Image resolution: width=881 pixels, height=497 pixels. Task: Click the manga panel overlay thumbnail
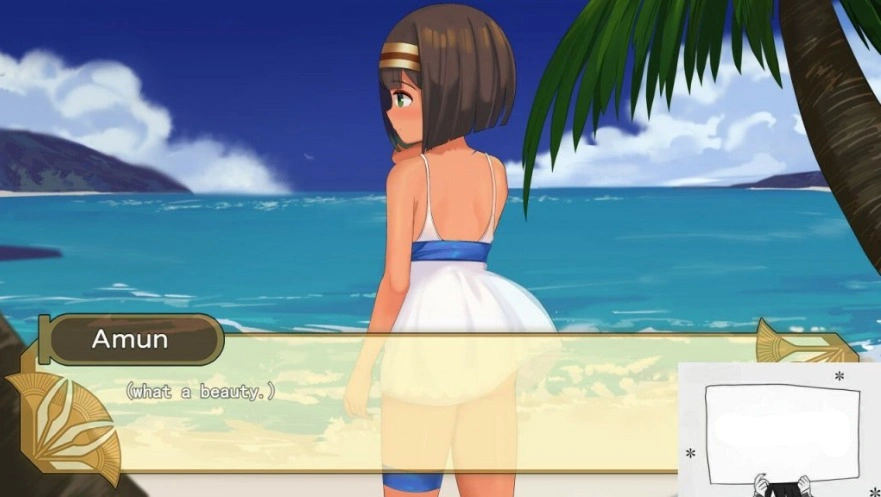click(x=781, y=430)
